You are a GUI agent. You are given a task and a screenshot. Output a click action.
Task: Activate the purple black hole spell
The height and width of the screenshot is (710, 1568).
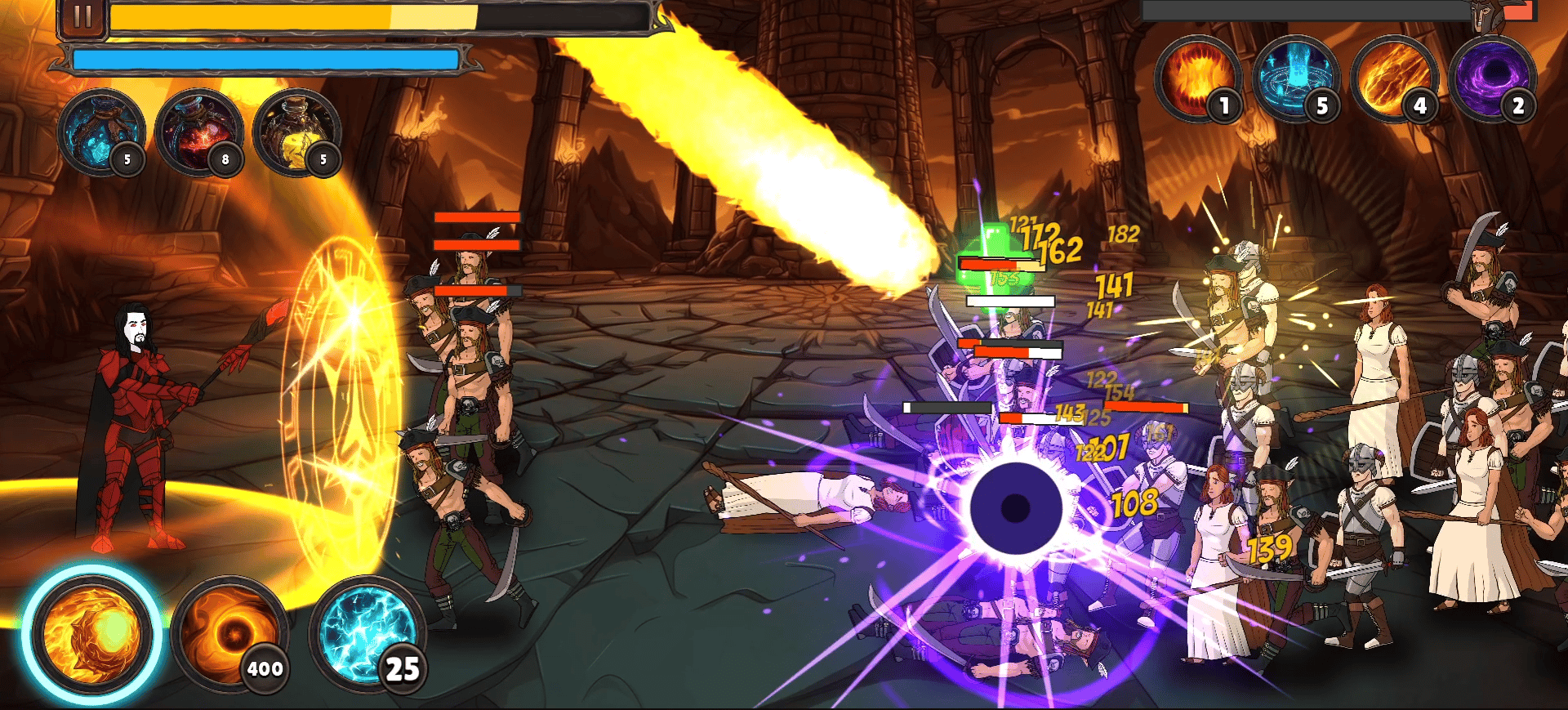(1491, 79)
